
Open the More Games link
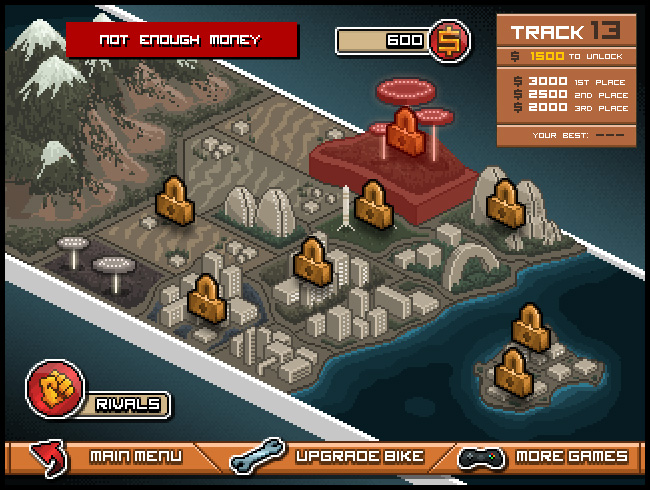coord(571,457)
